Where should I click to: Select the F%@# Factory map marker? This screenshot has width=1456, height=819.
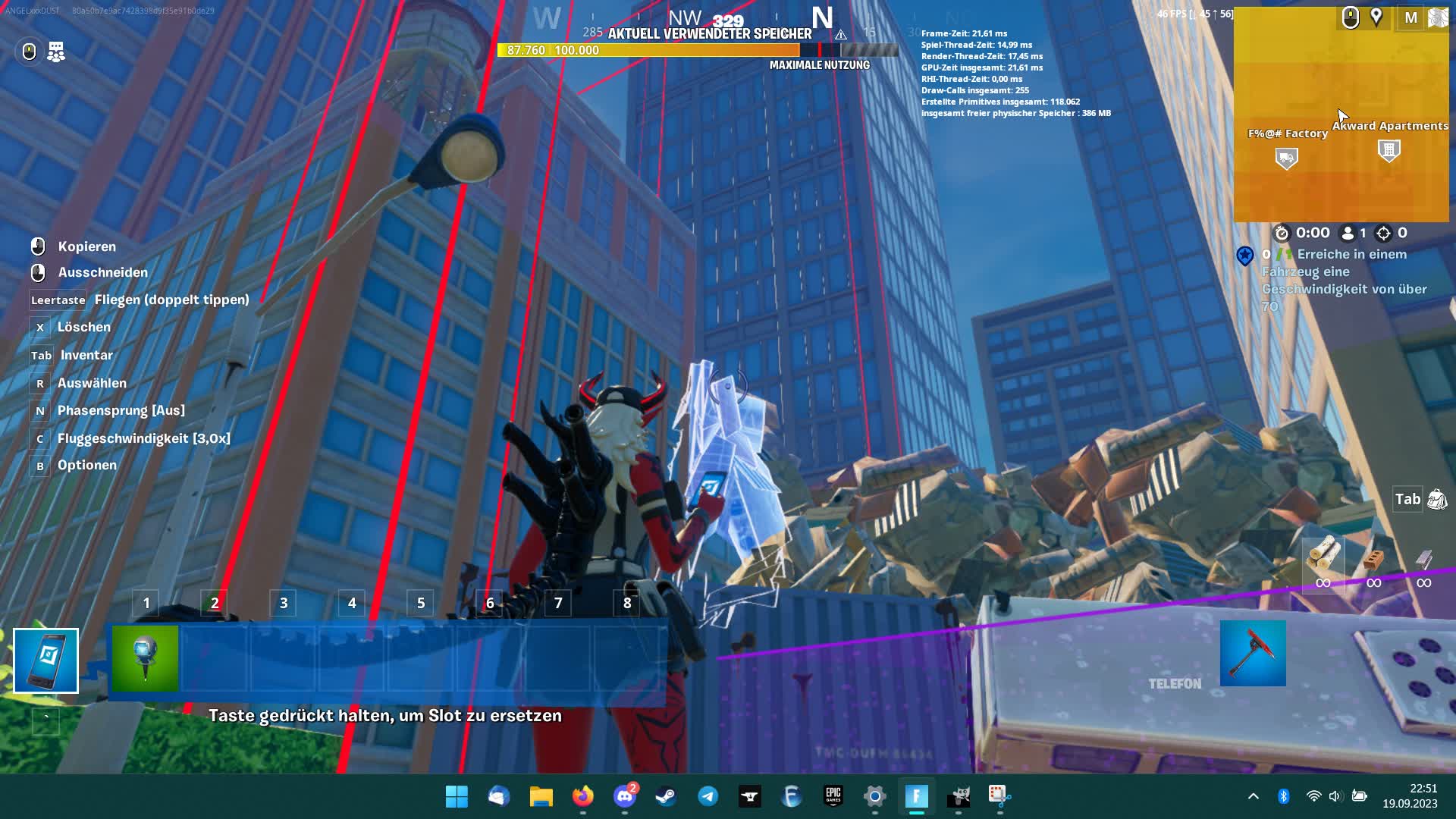(1286, 158)
